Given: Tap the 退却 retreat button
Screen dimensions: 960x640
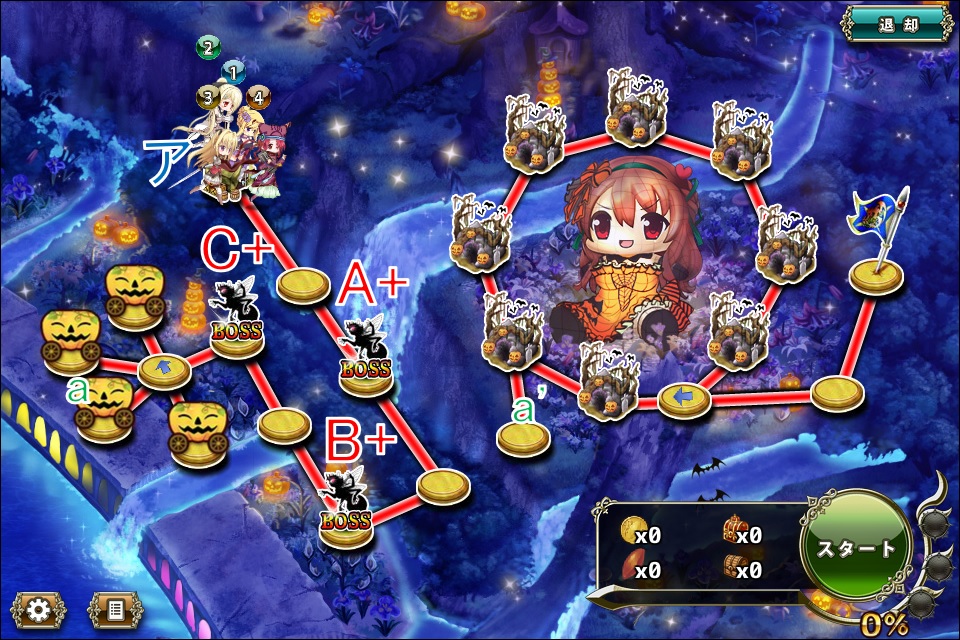Looking at the screenshot, I should 896,25.
